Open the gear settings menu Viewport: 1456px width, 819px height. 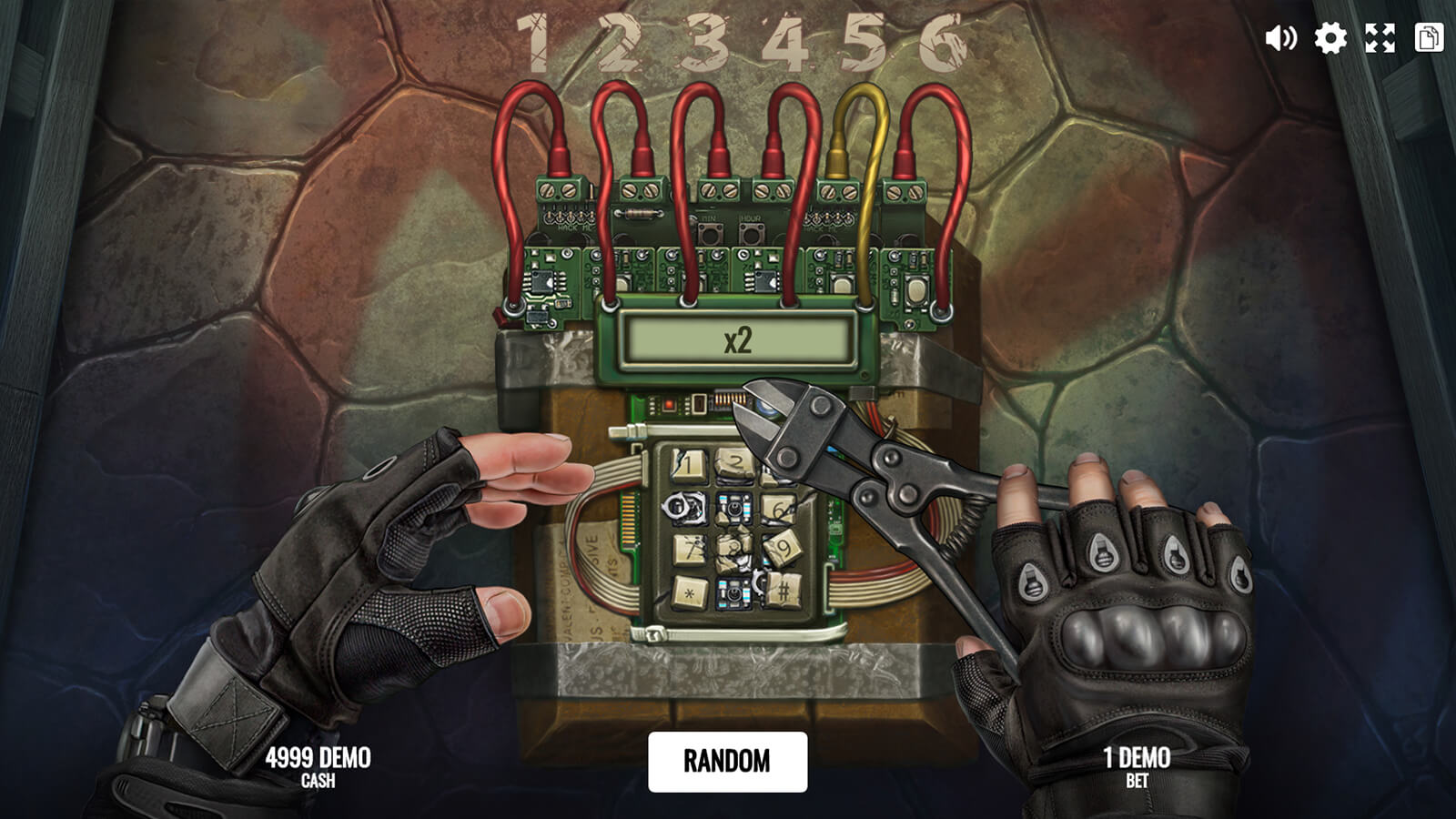click(1330, 38)
